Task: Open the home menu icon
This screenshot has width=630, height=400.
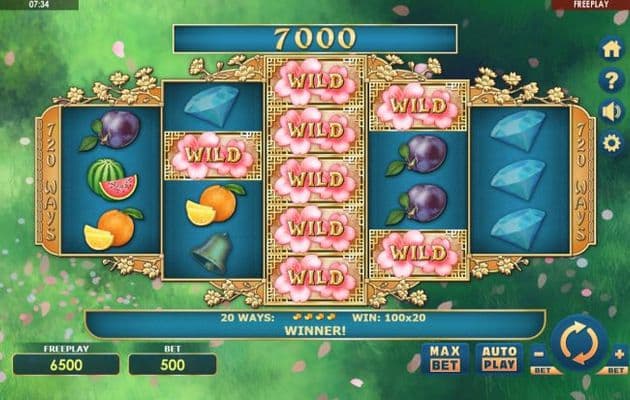Action: pos(611,49)
